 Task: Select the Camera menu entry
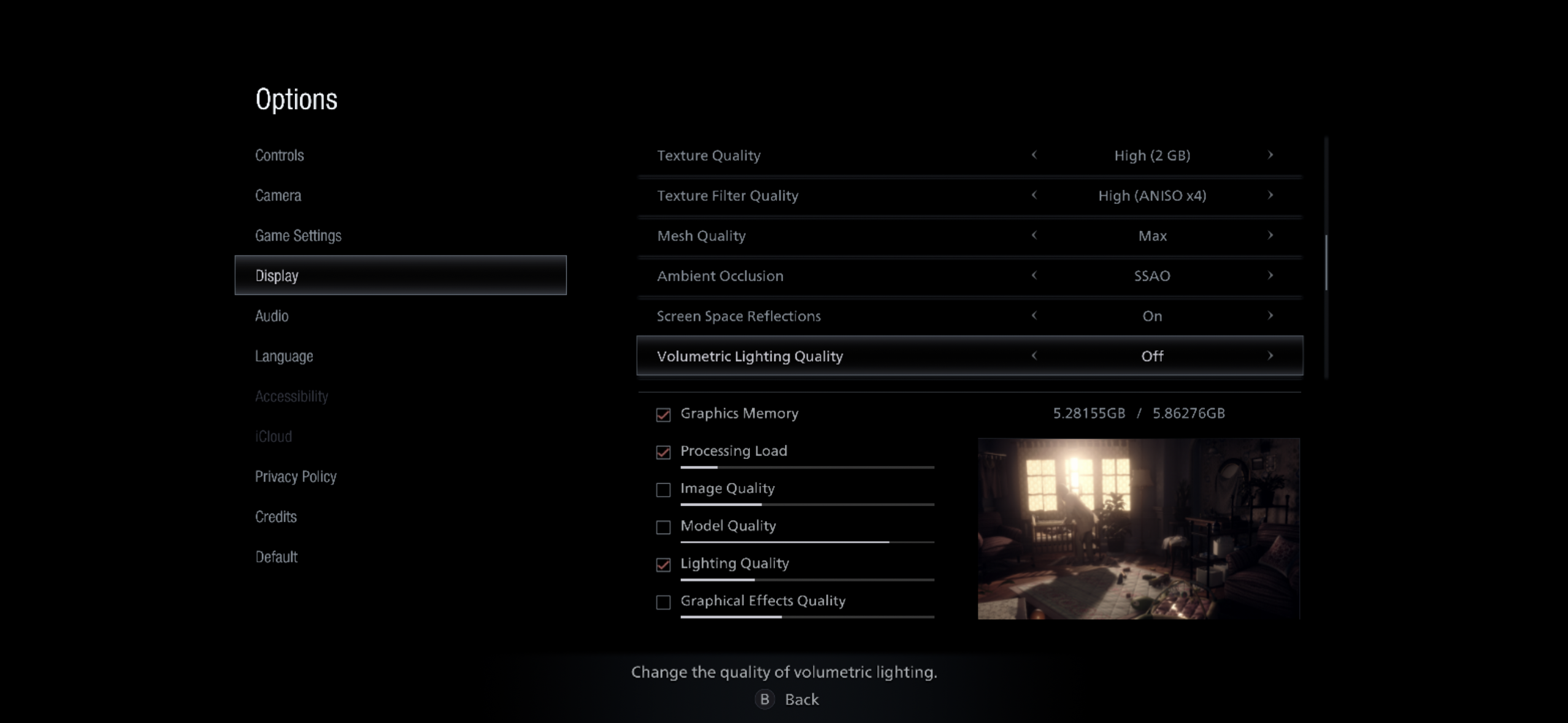pos(278,195)
